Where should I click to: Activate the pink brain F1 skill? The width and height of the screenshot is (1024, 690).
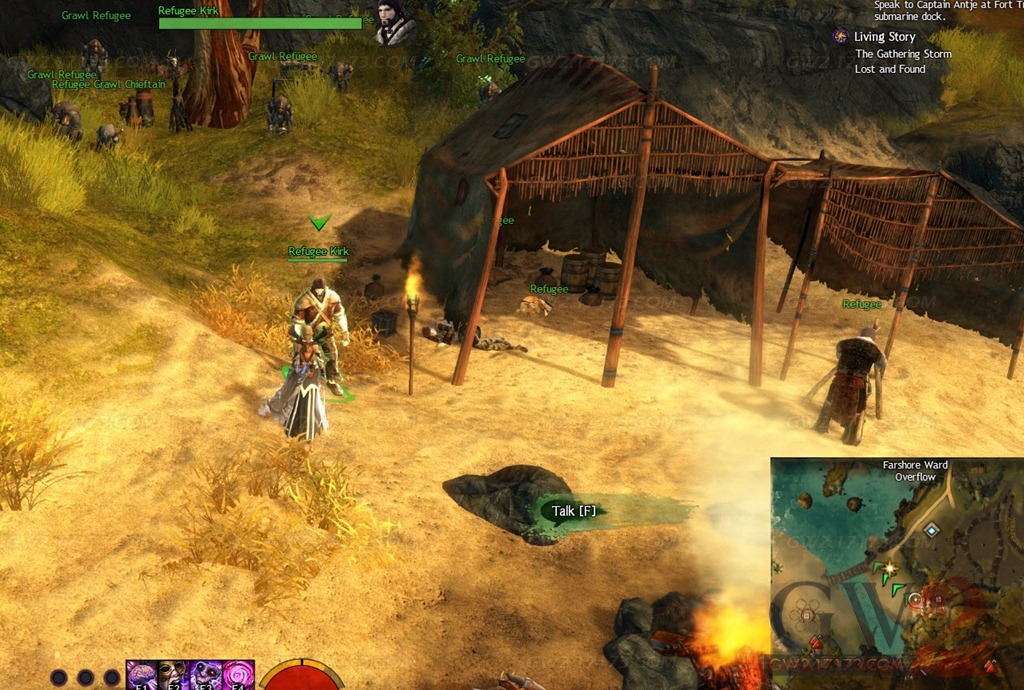click(142, 675)
